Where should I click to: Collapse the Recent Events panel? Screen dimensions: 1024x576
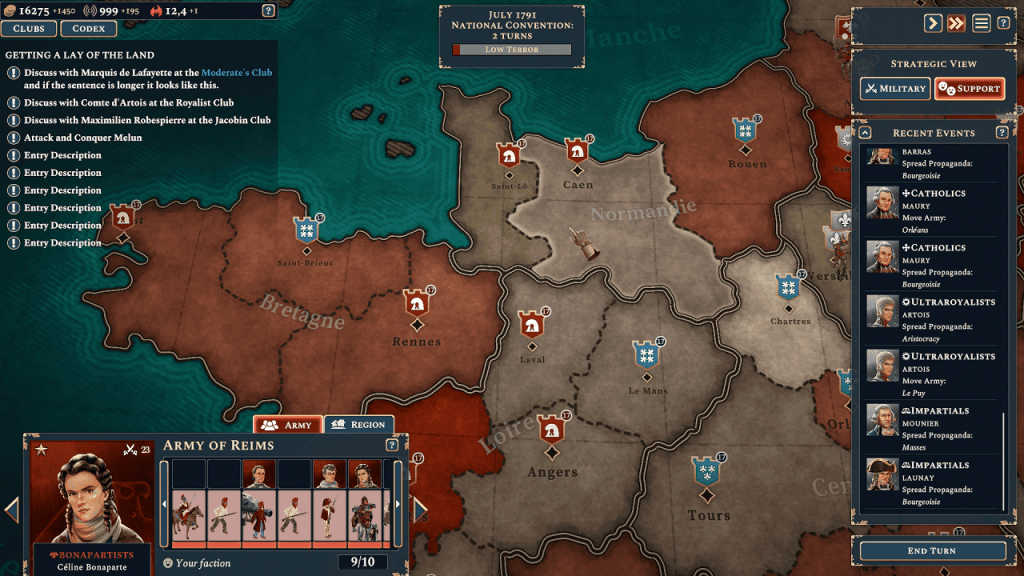click(866, 133)
